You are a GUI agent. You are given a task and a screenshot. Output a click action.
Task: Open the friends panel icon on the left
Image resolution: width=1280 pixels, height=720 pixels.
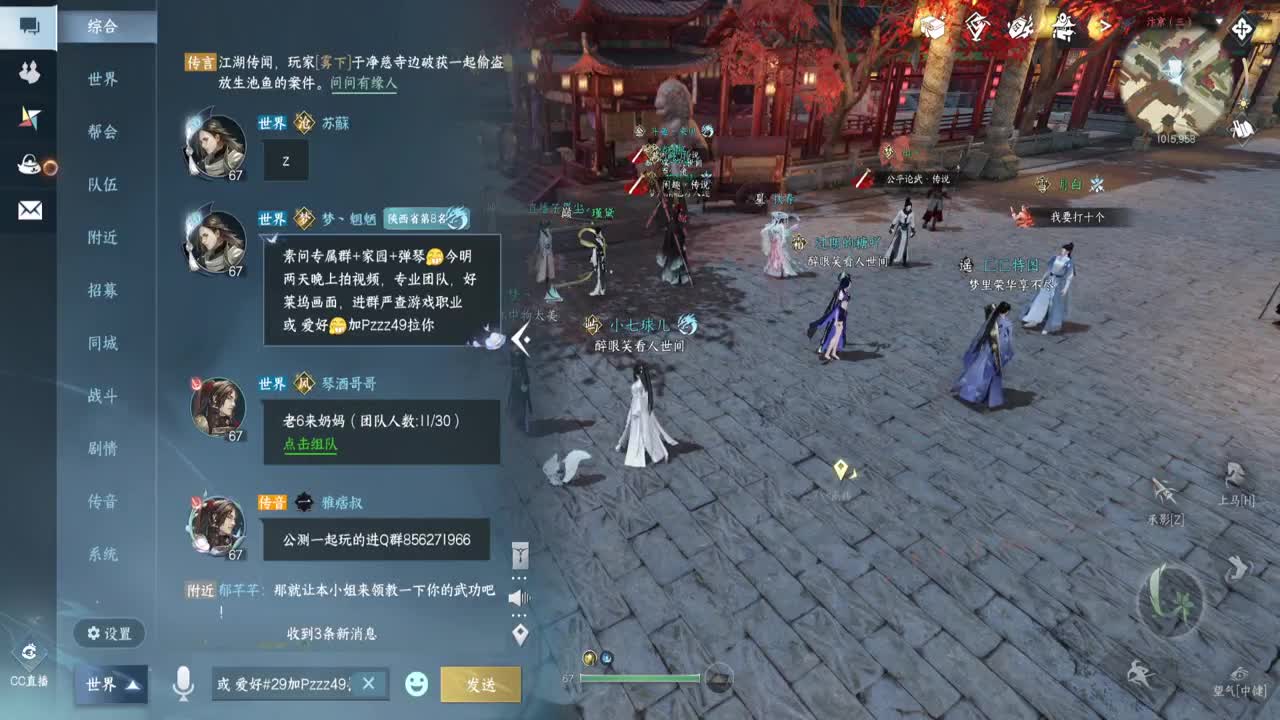(30, 70)
